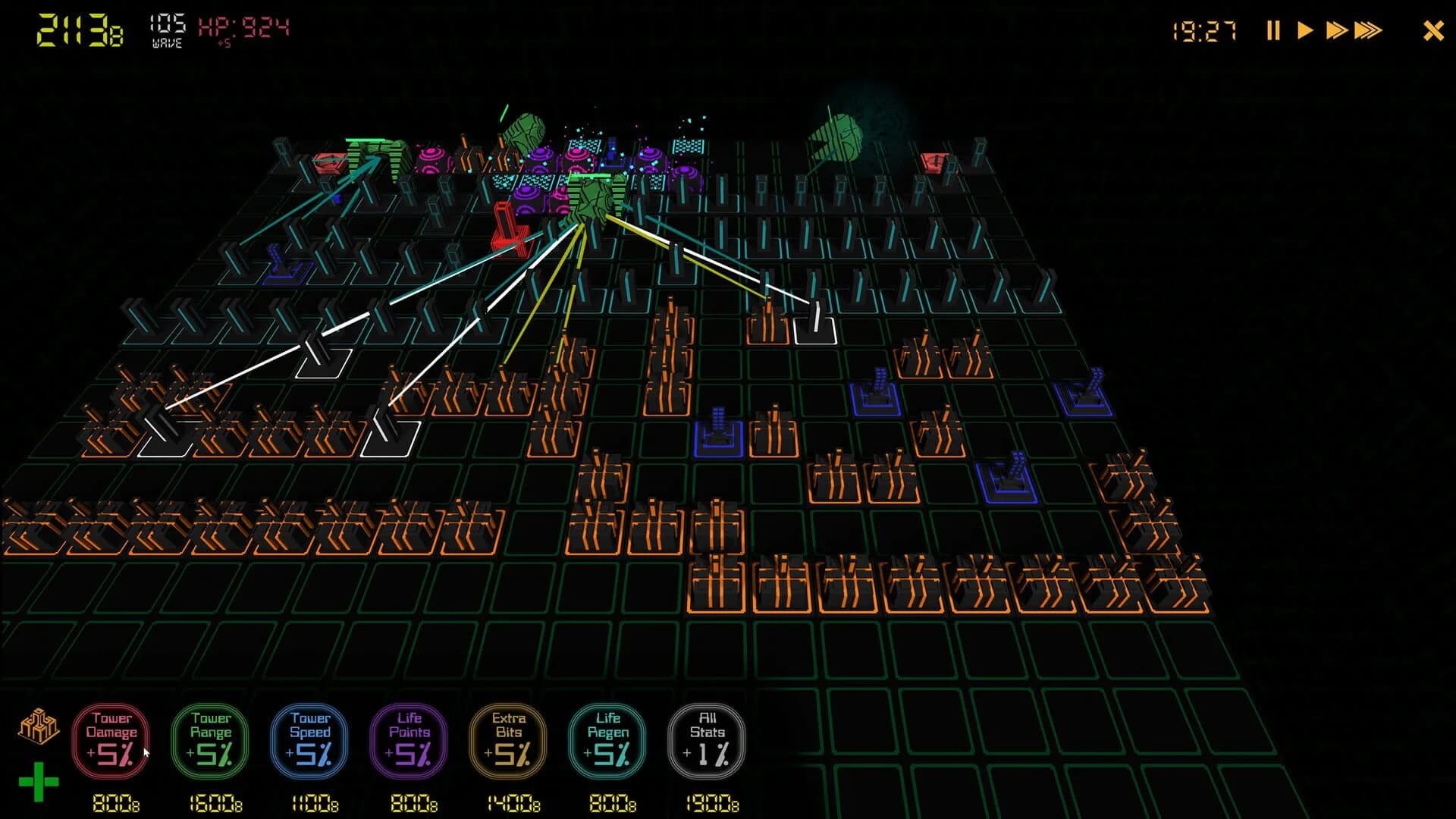Select the Tower Speed +5% upgrade icon

pyautogui.click(x=309, y=739)
